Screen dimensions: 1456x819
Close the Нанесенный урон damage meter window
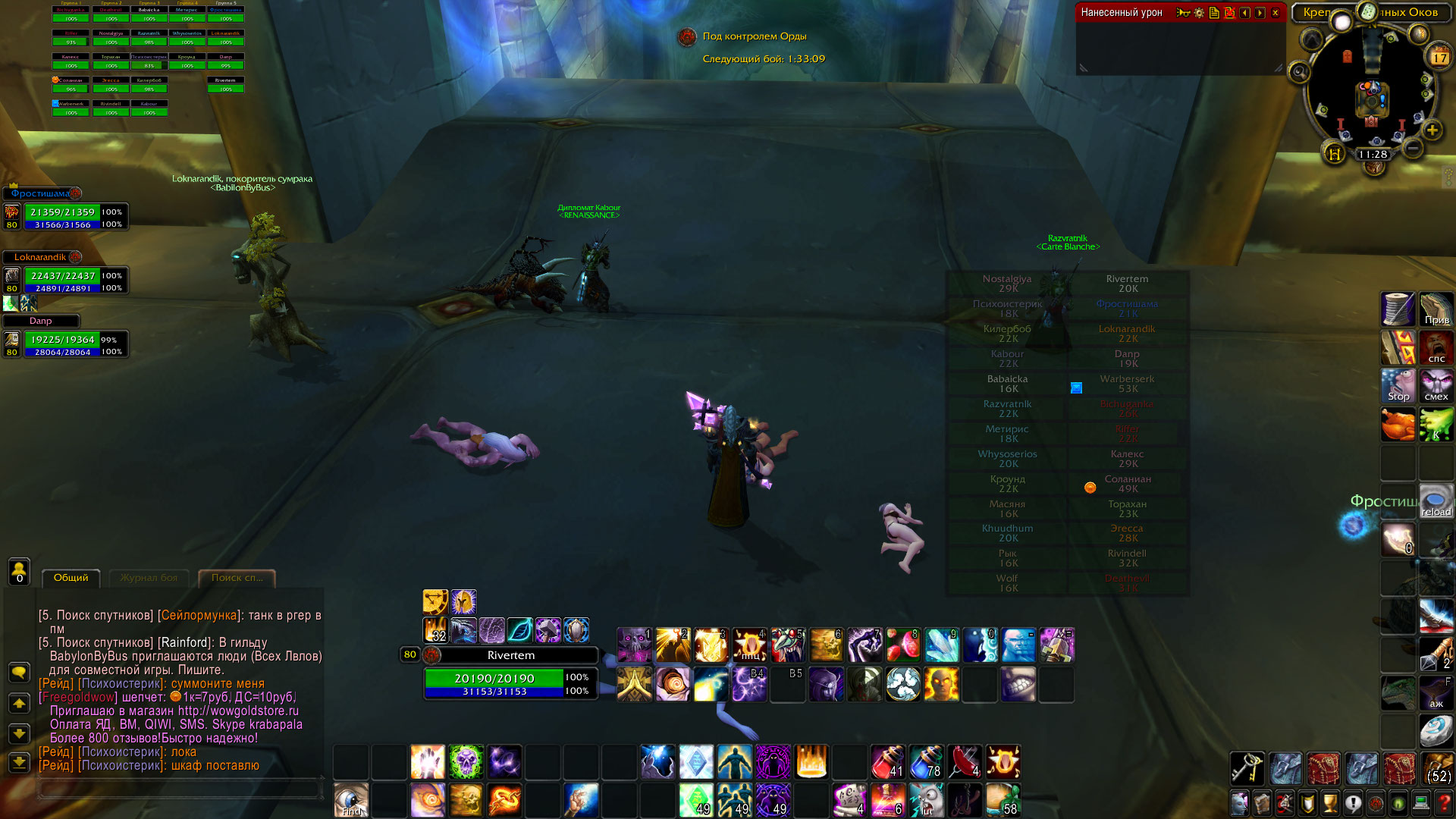1276,13
